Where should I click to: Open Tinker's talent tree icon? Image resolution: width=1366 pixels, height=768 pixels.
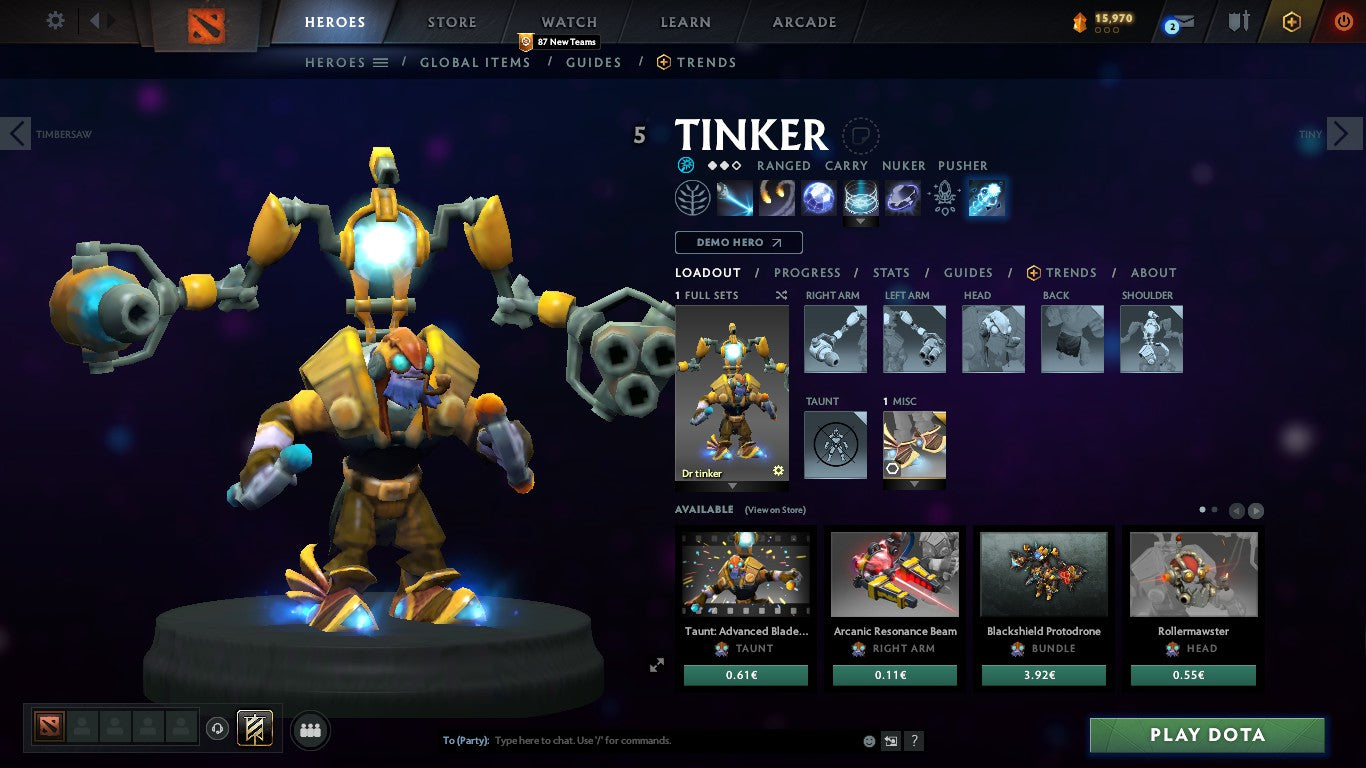[x=693, y=197]
